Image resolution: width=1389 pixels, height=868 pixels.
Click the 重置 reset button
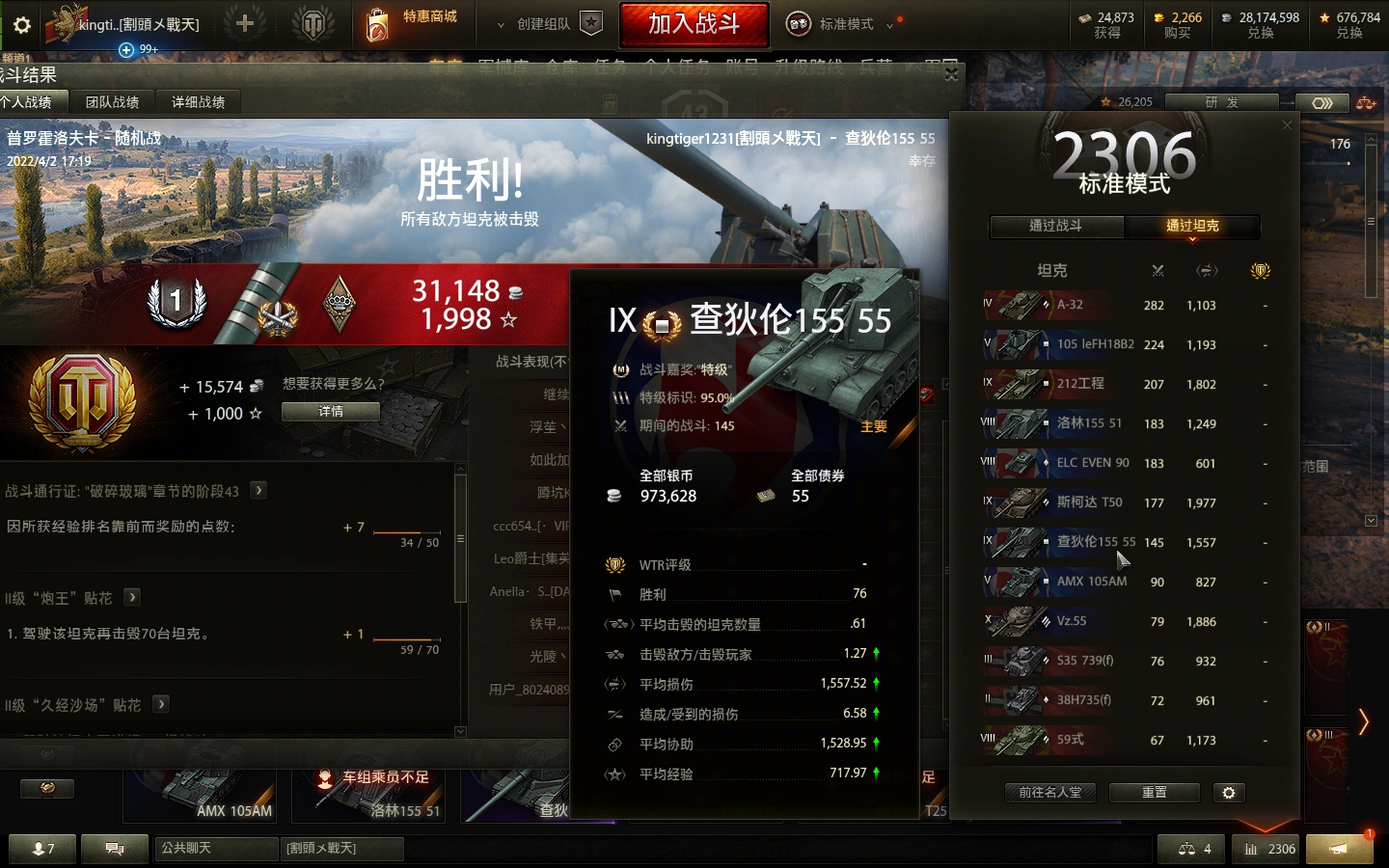click(x=1155, y=793)
